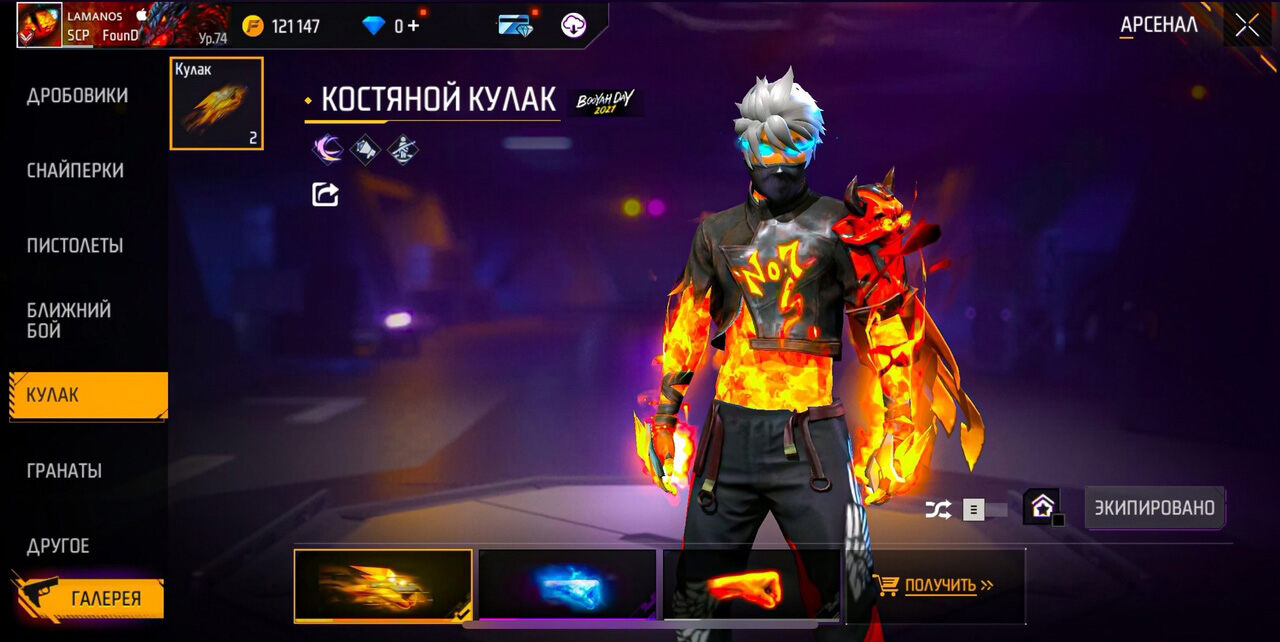
Task: Share the Костяной Кулак skin
Action: point(325,194)
